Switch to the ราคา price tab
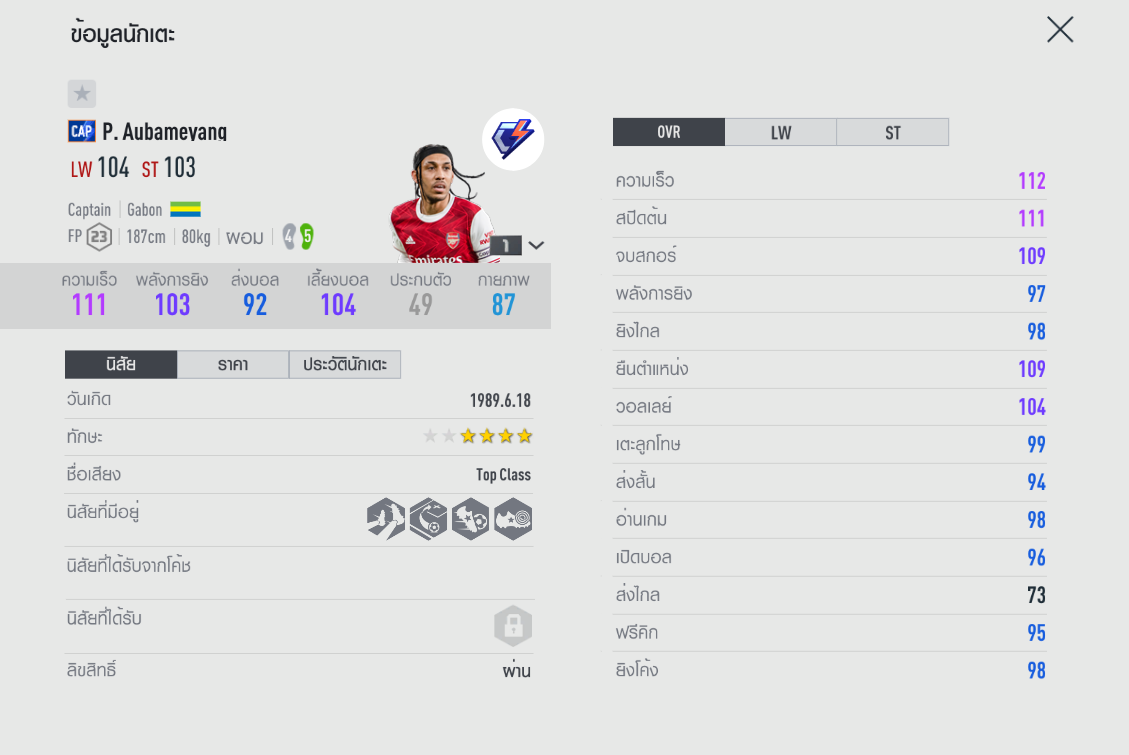 pyautogui.click(x=233, y=365)
